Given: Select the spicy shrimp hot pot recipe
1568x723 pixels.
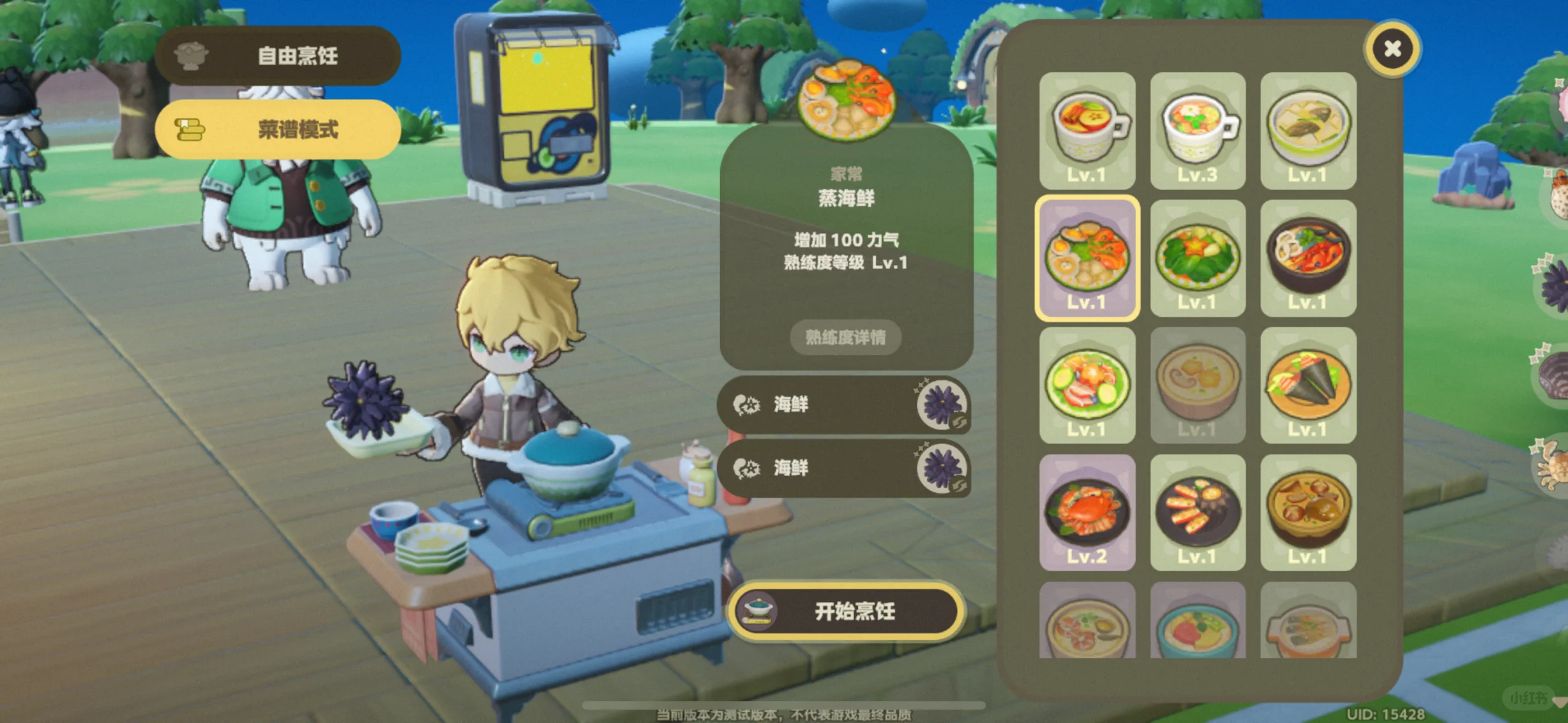Looking at the screenshot, I should [1307, 258].
